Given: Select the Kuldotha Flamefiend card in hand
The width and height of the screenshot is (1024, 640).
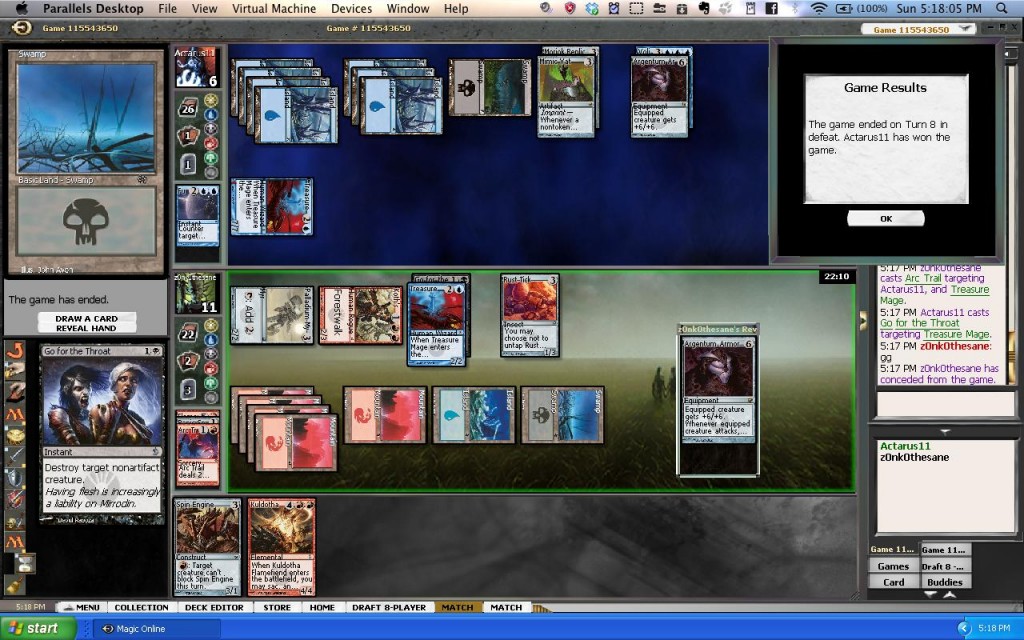Looking at the screenshot, I should coord(281,545).
